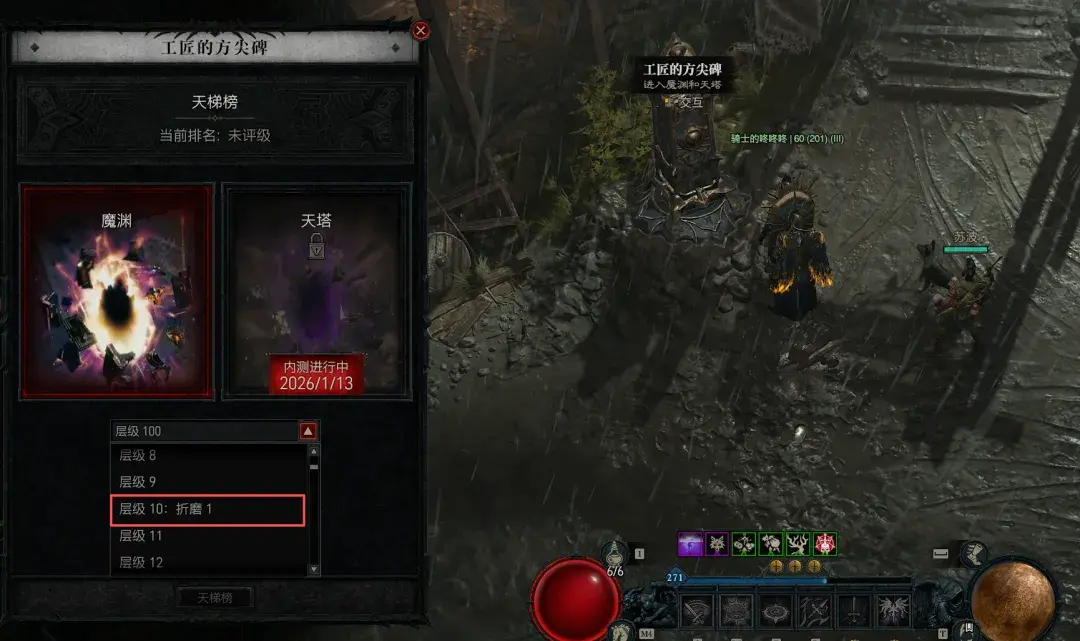The height and width of the screenshot is (641, 1080).
Task: Open the 天梯榜 leaderboard button
Action: (215, 598)
